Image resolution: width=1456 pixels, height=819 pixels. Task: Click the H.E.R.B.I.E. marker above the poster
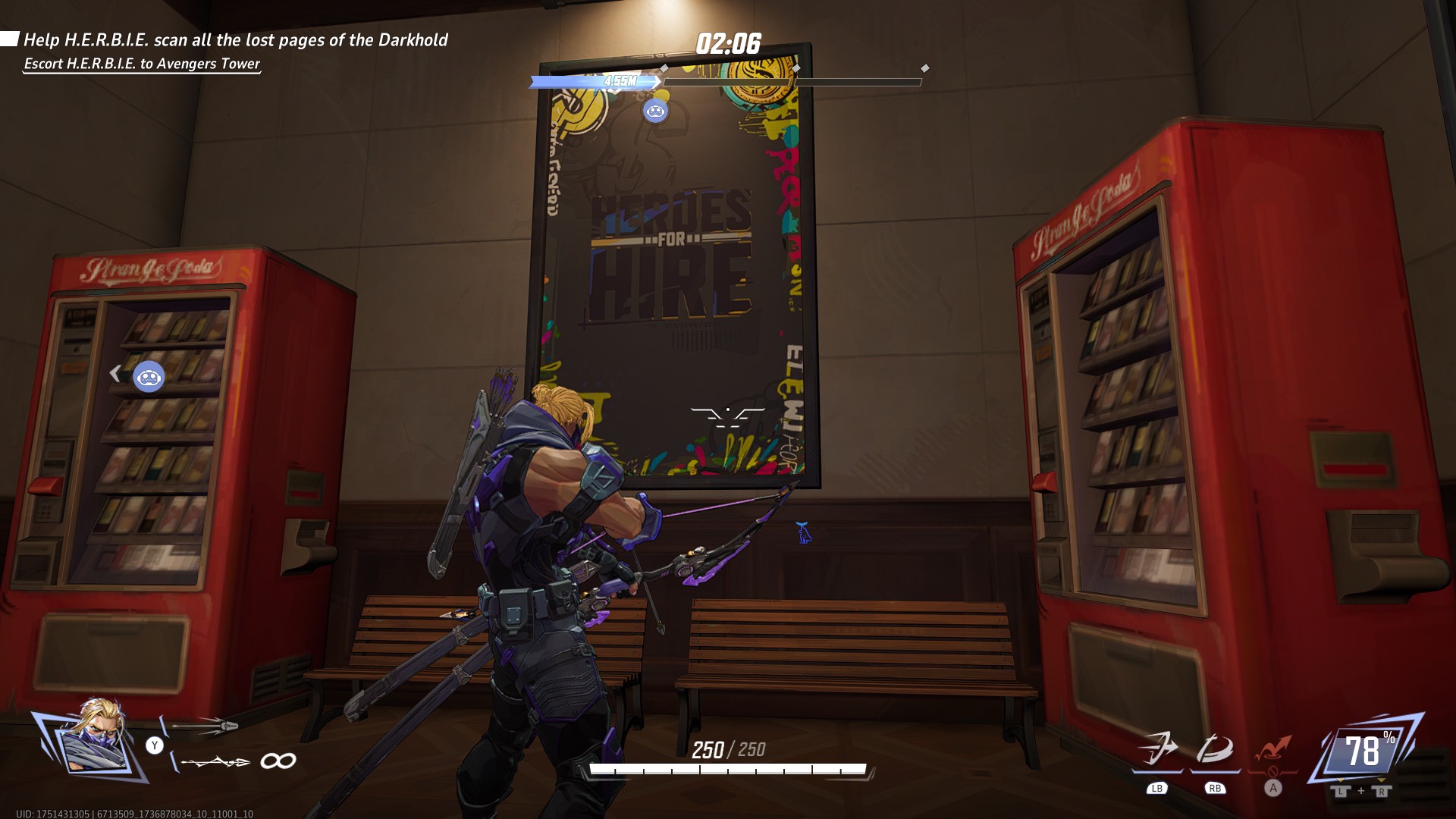(x=654, y=110)
